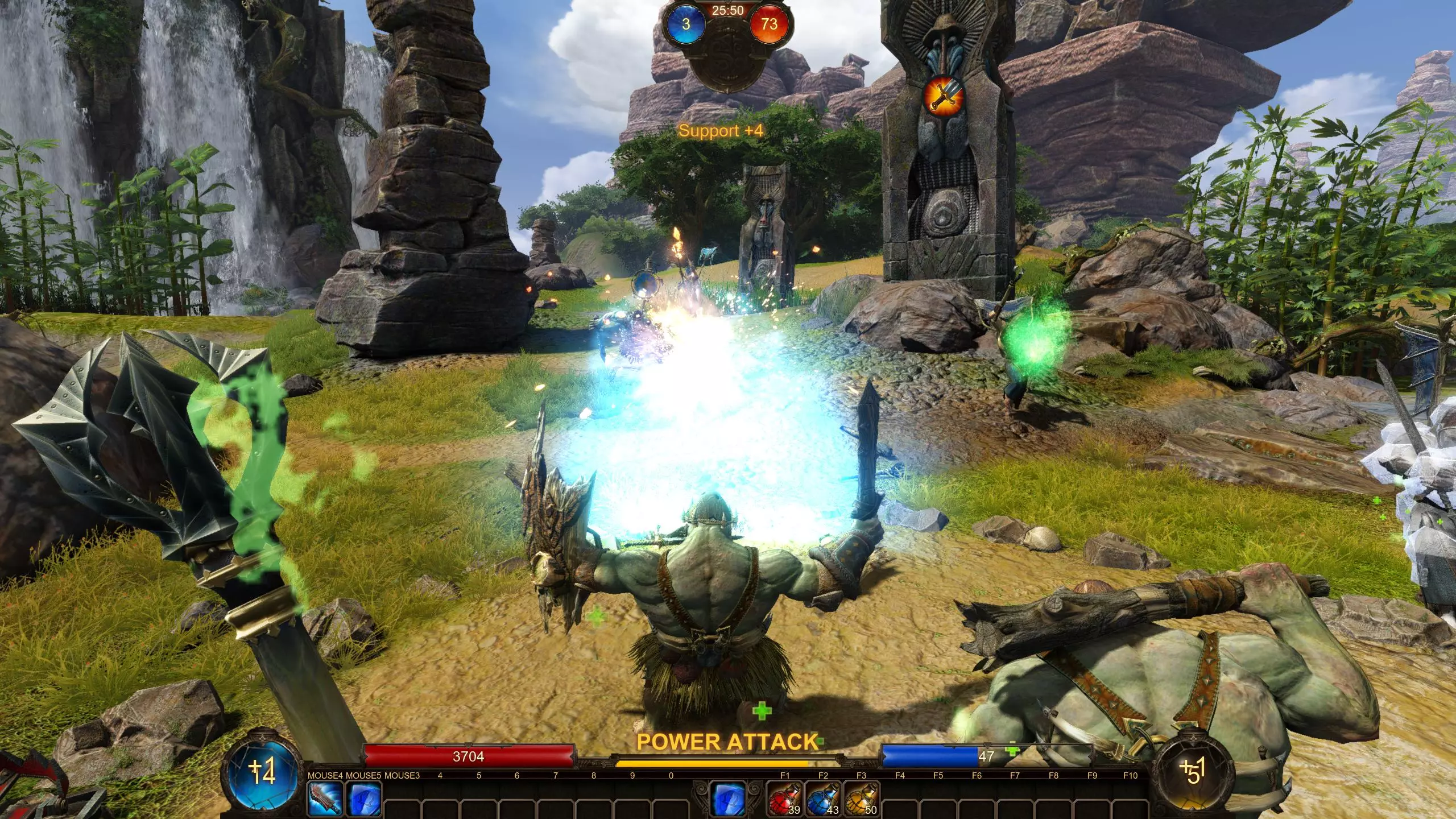Screen dimensions: 1456x819
Task: Use the blue mana potion in F2
Action: [823, 799]
